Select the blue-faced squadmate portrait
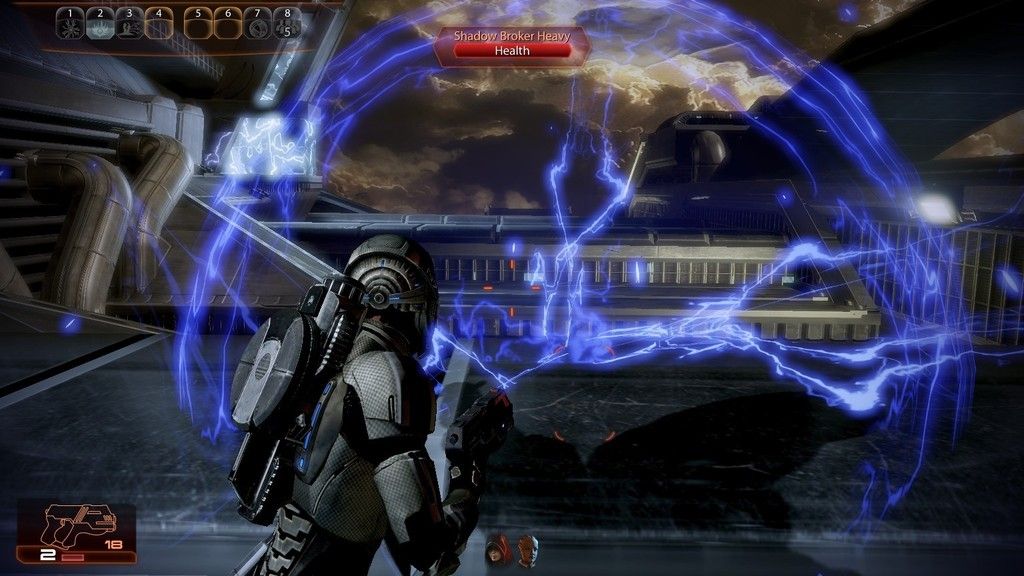Viewport: 1024px width, 576px height. pyautogui.click(x=526, y=548)
